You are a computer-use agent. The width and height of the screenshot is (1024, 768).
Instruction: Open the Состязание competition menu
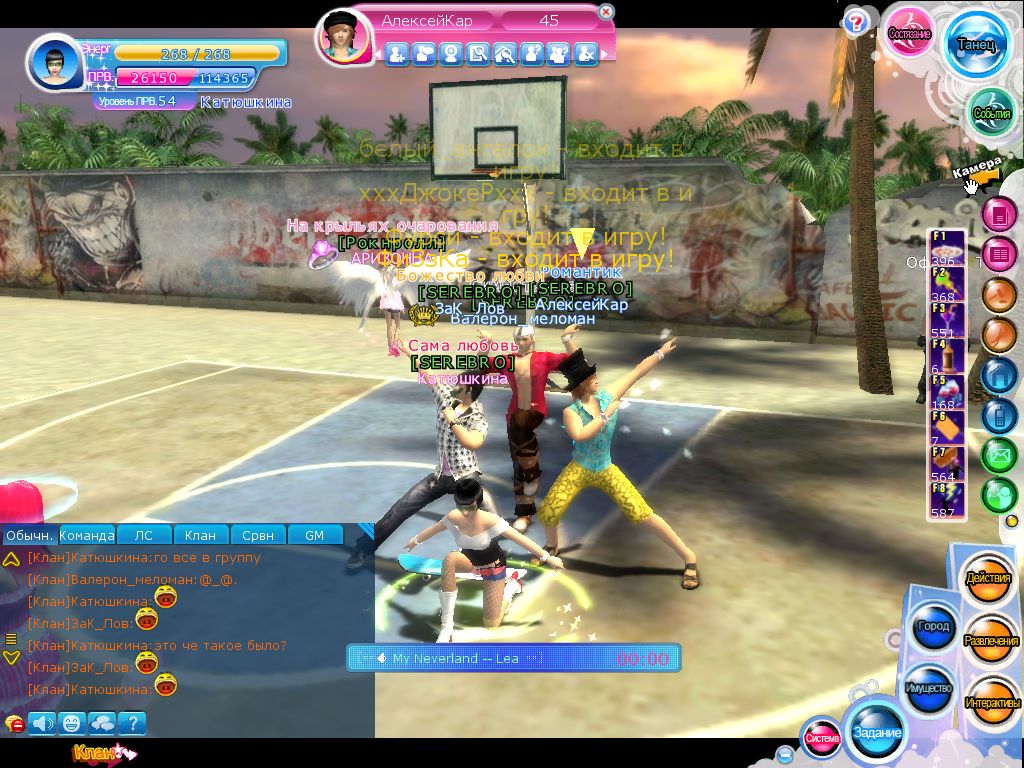910,33
